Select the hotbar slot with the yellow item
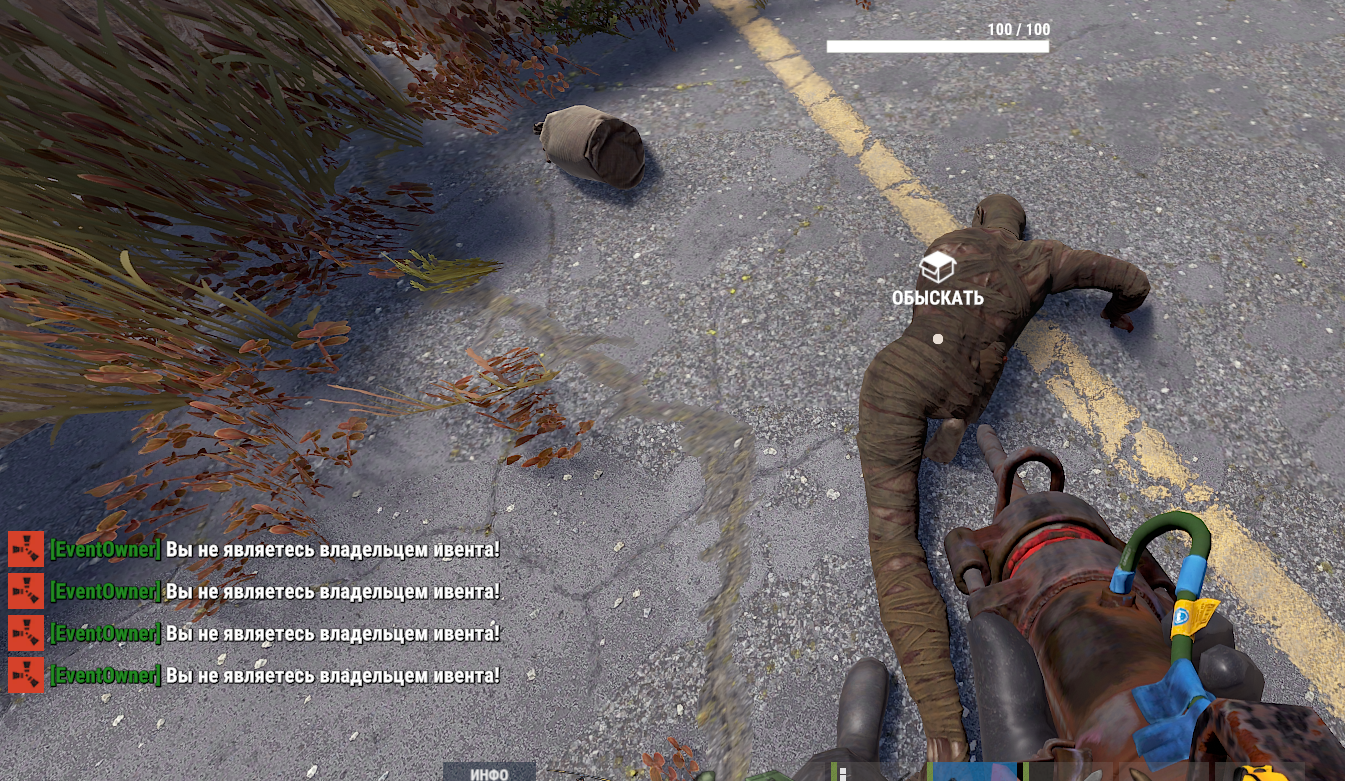The image size is (1345, 781). pyautogui.click(x=1260, y=773)
